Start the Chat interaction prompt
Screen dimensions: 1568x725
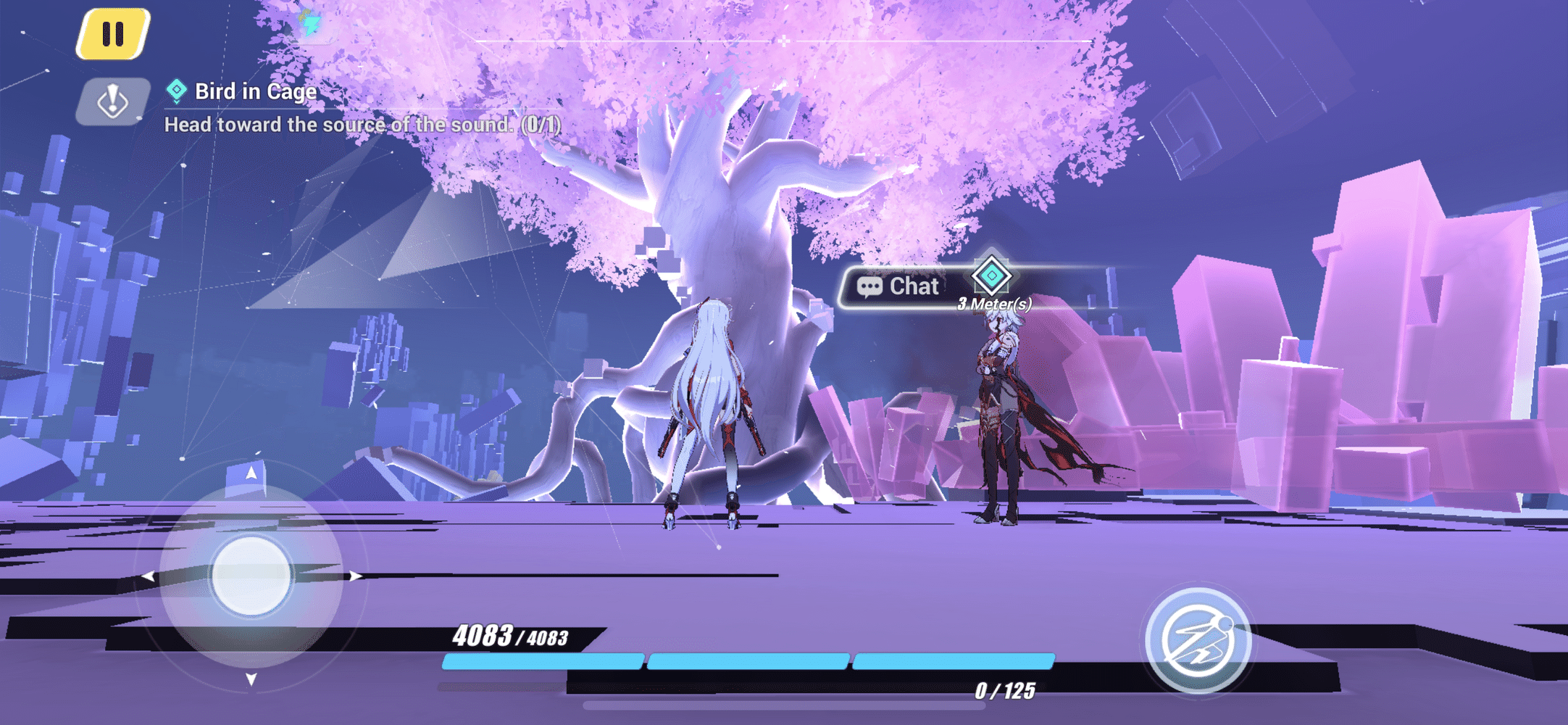coord(900,286)
